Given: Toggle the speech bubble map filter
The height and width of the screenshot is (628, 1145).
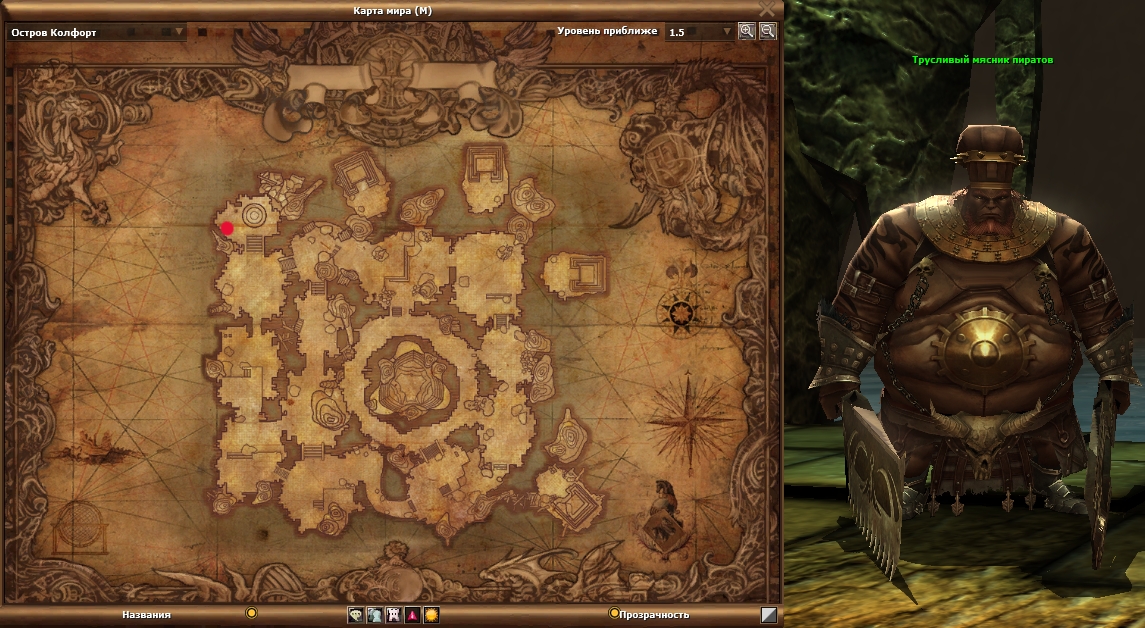Looking at the screenshot, I should point(355,615).
